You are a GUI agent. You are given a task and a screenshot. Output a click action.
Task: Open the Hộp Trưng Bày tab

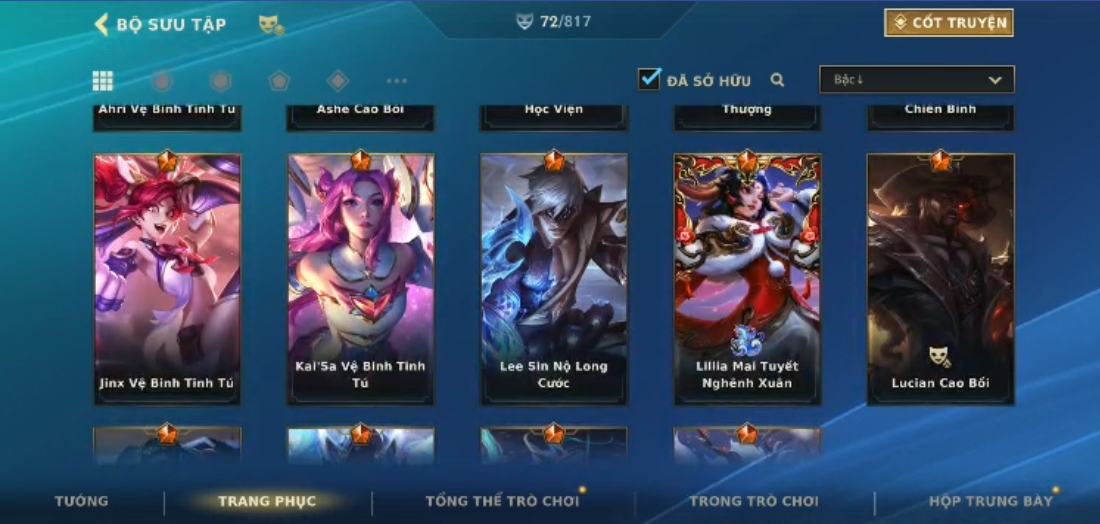click(x=990, y=501)
